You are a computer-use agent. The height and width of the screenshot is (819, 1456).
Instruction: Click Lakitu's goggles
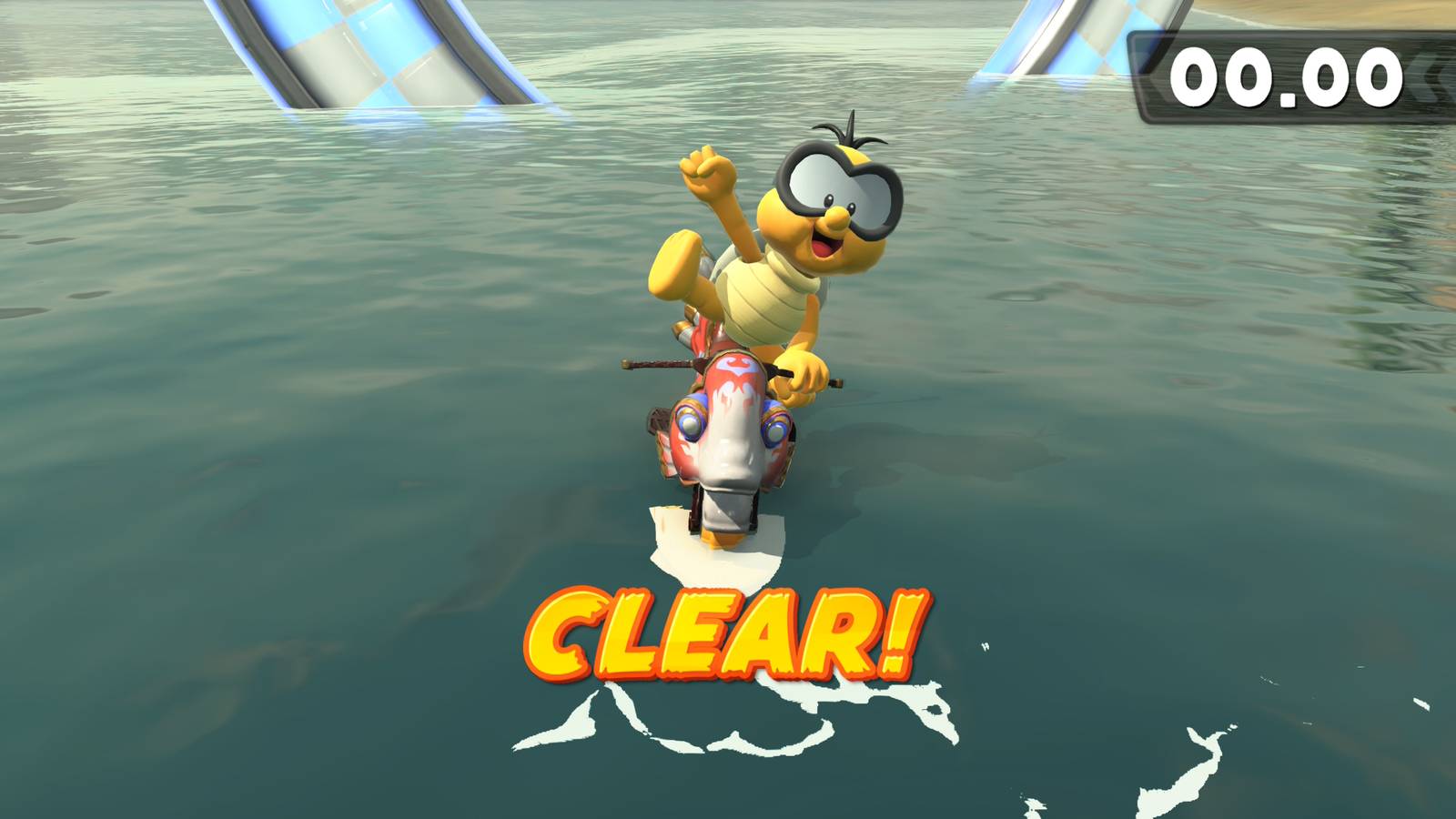[x=837, y=187]
